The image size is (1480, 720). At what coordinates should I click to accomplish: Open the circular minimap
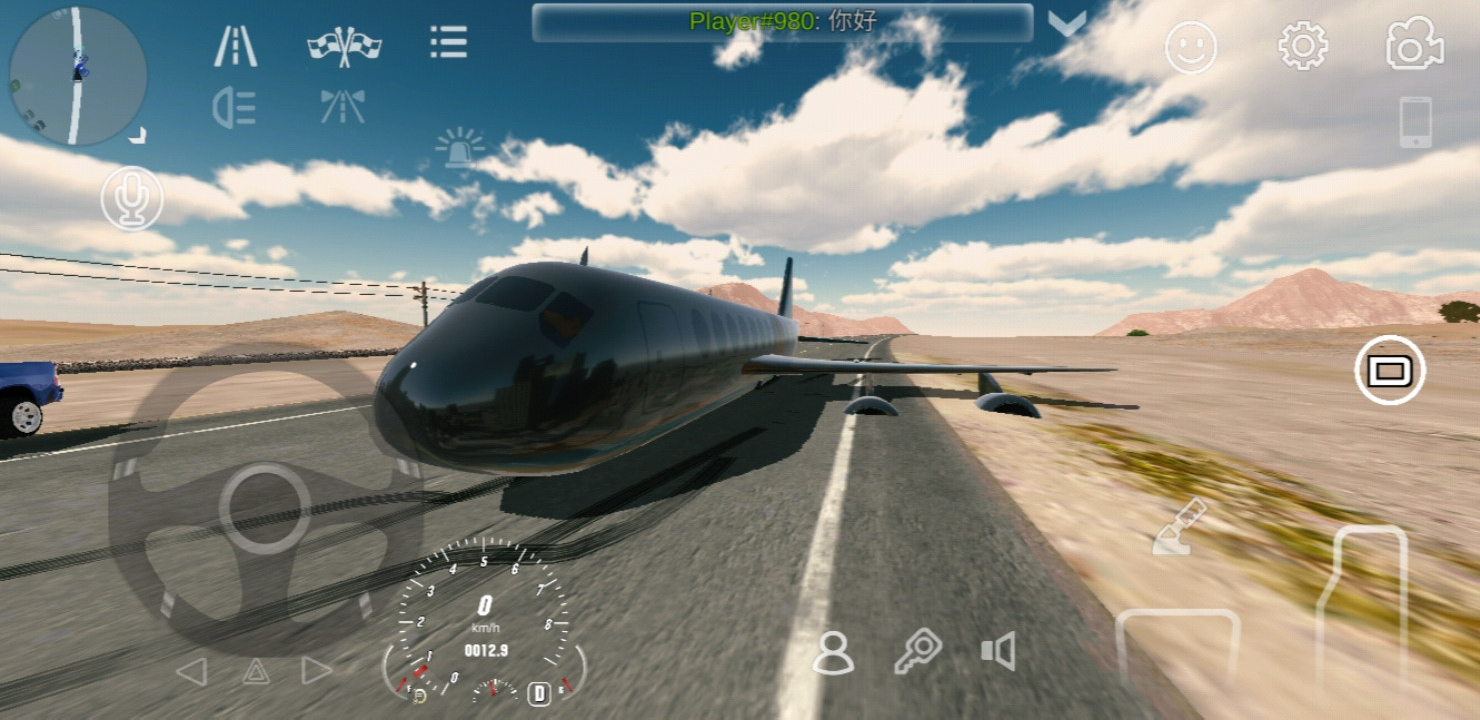pos(78,76)
